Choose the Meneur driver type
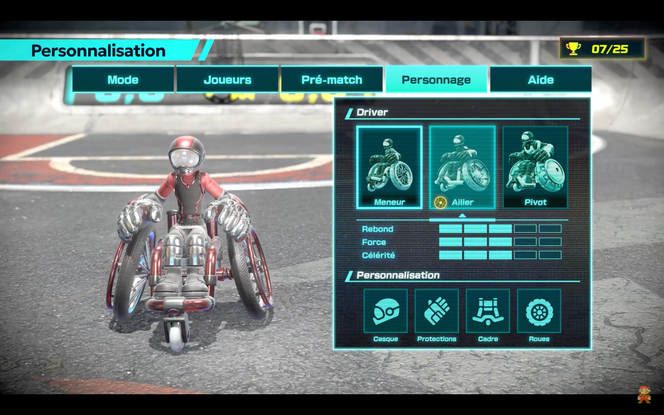This screenshot has height=415, width=664. (x=389, y=167)
